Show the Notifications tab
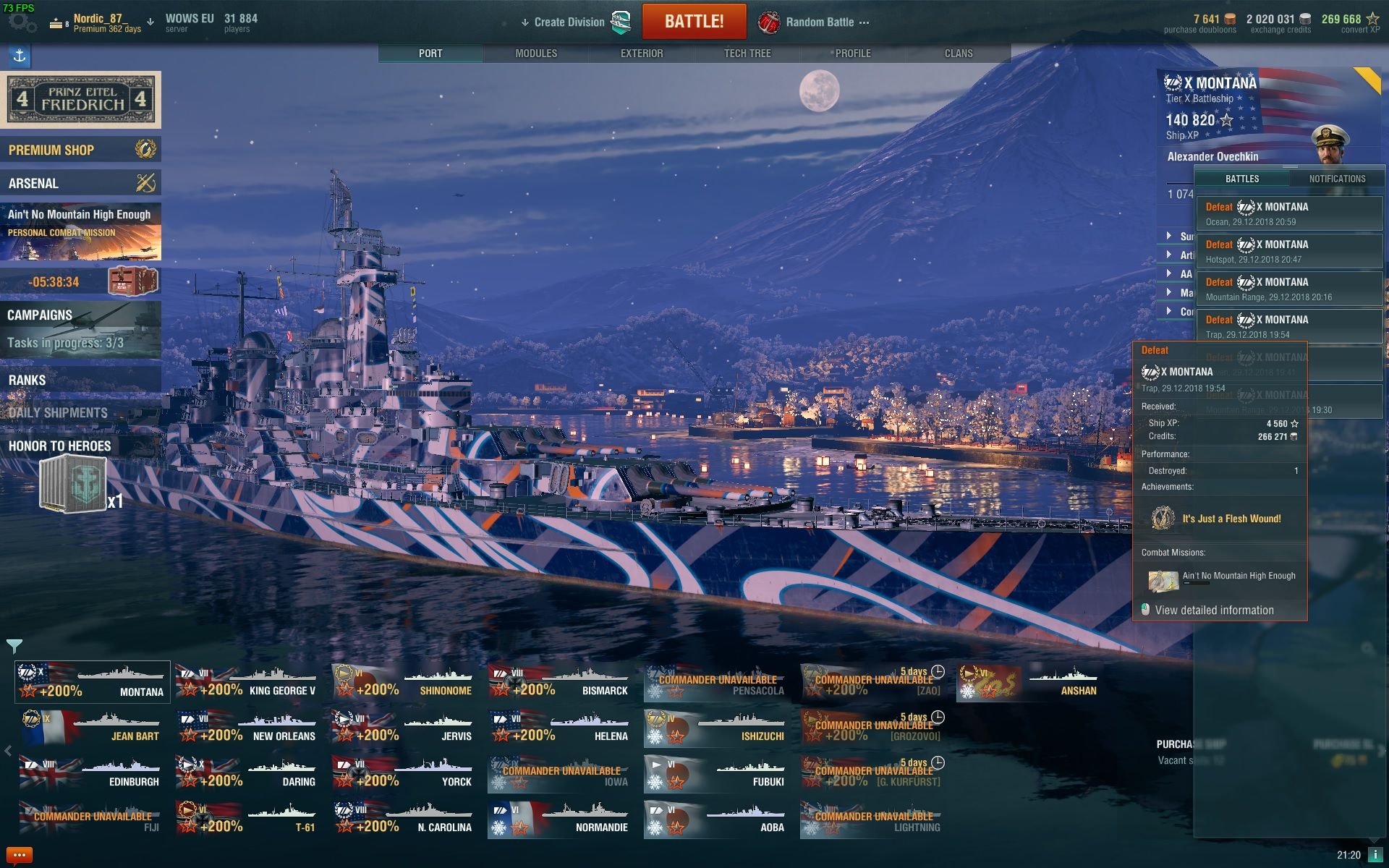This screenshot has width=1389, height=868. coord(1337,179)
